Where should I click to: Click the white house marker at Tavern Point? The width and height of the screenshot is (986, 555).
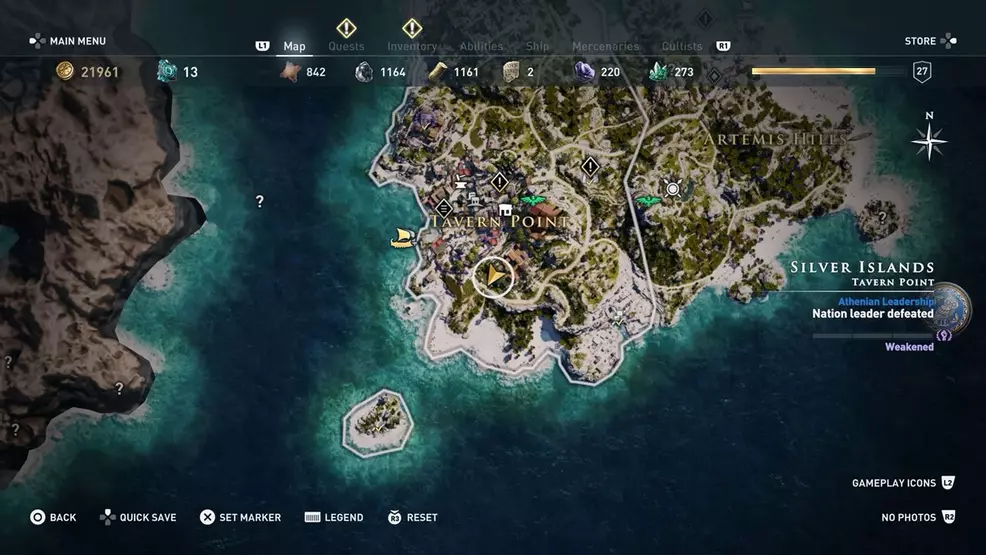coord(505,209)
